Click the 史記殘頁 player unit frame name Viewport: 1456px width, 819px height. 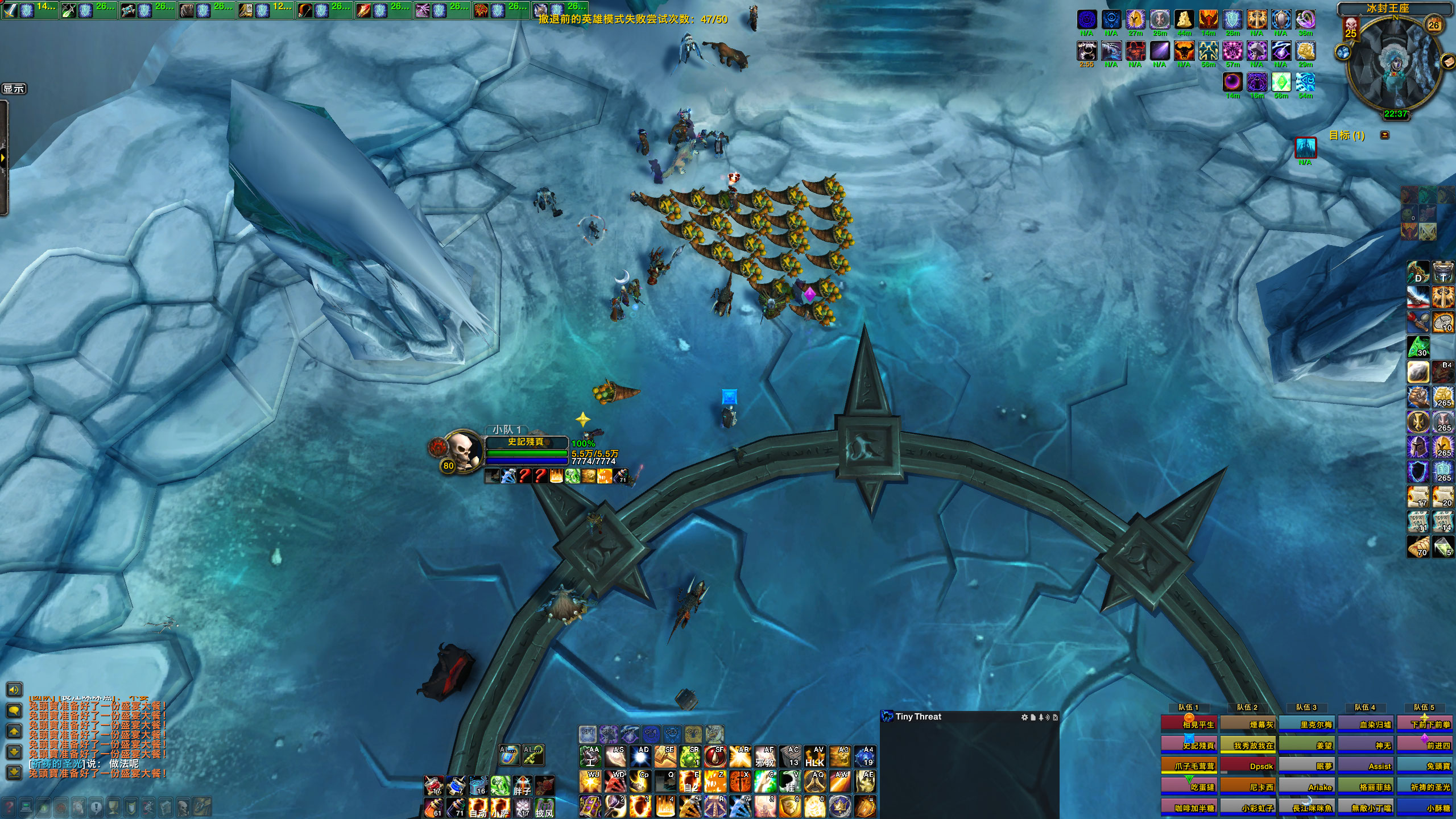point(526,442)
